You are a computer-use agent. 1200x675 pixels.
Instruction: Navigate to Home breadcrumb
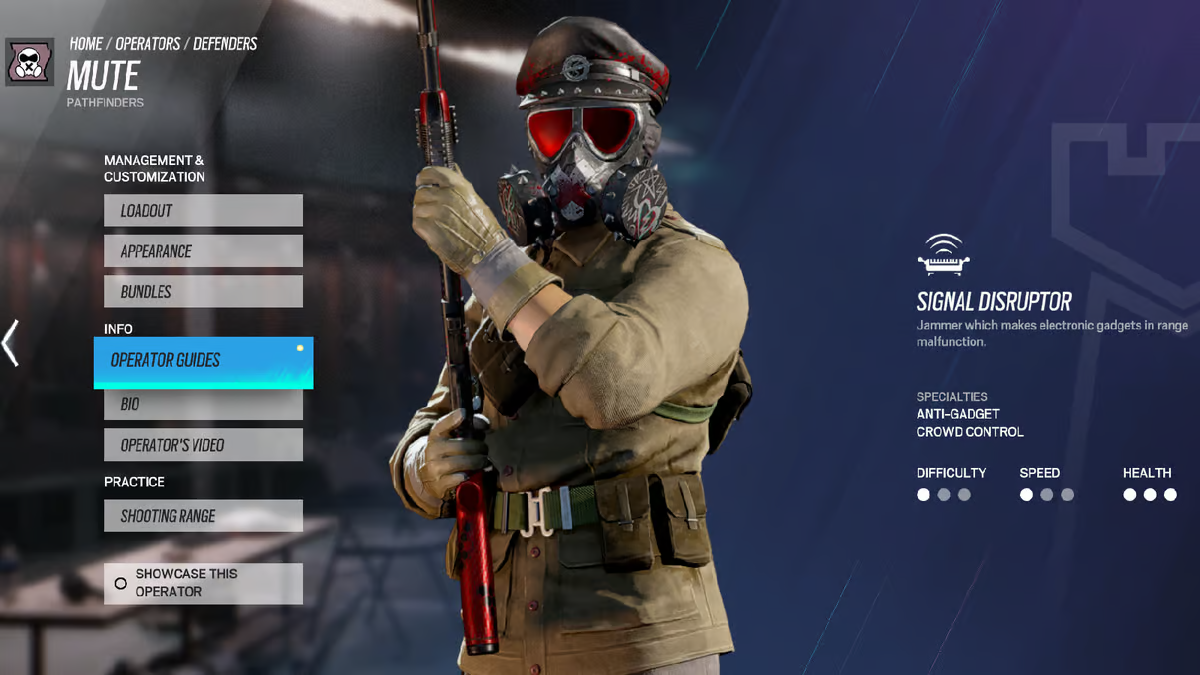pyautogui.click(x=86, y=44)
